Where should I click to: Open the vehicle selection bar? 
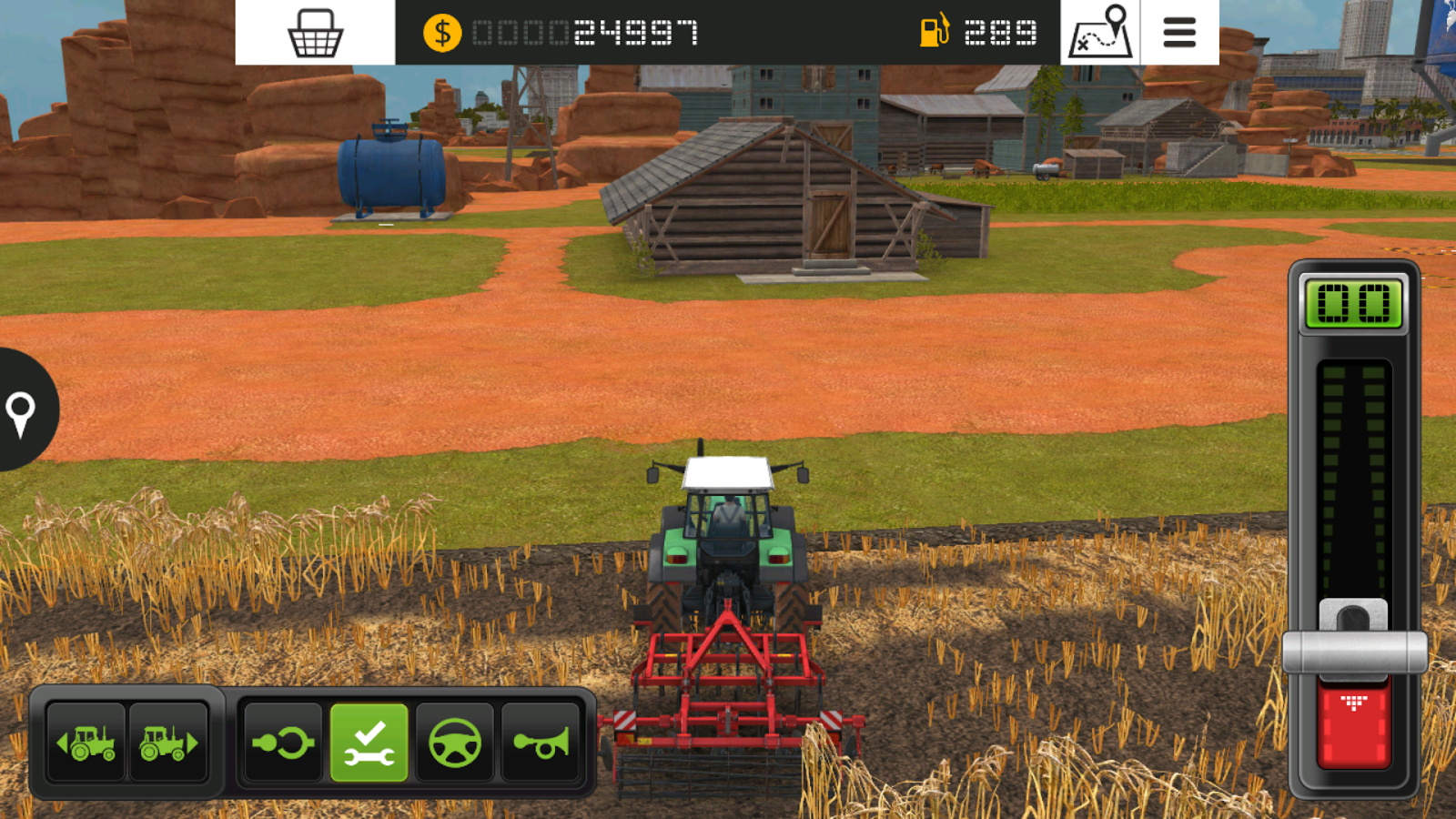(127, 743)
